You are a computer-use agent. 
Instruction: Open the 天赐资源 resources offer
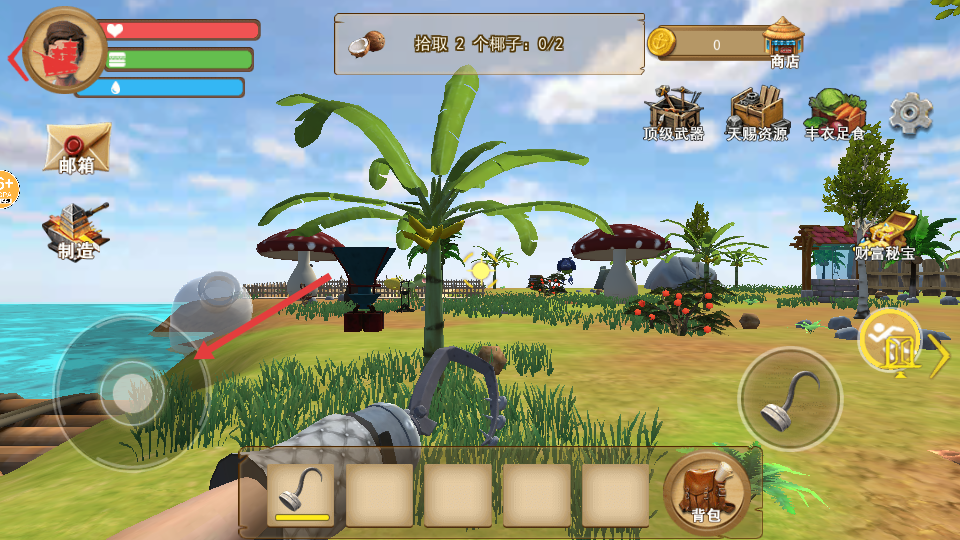756,113
